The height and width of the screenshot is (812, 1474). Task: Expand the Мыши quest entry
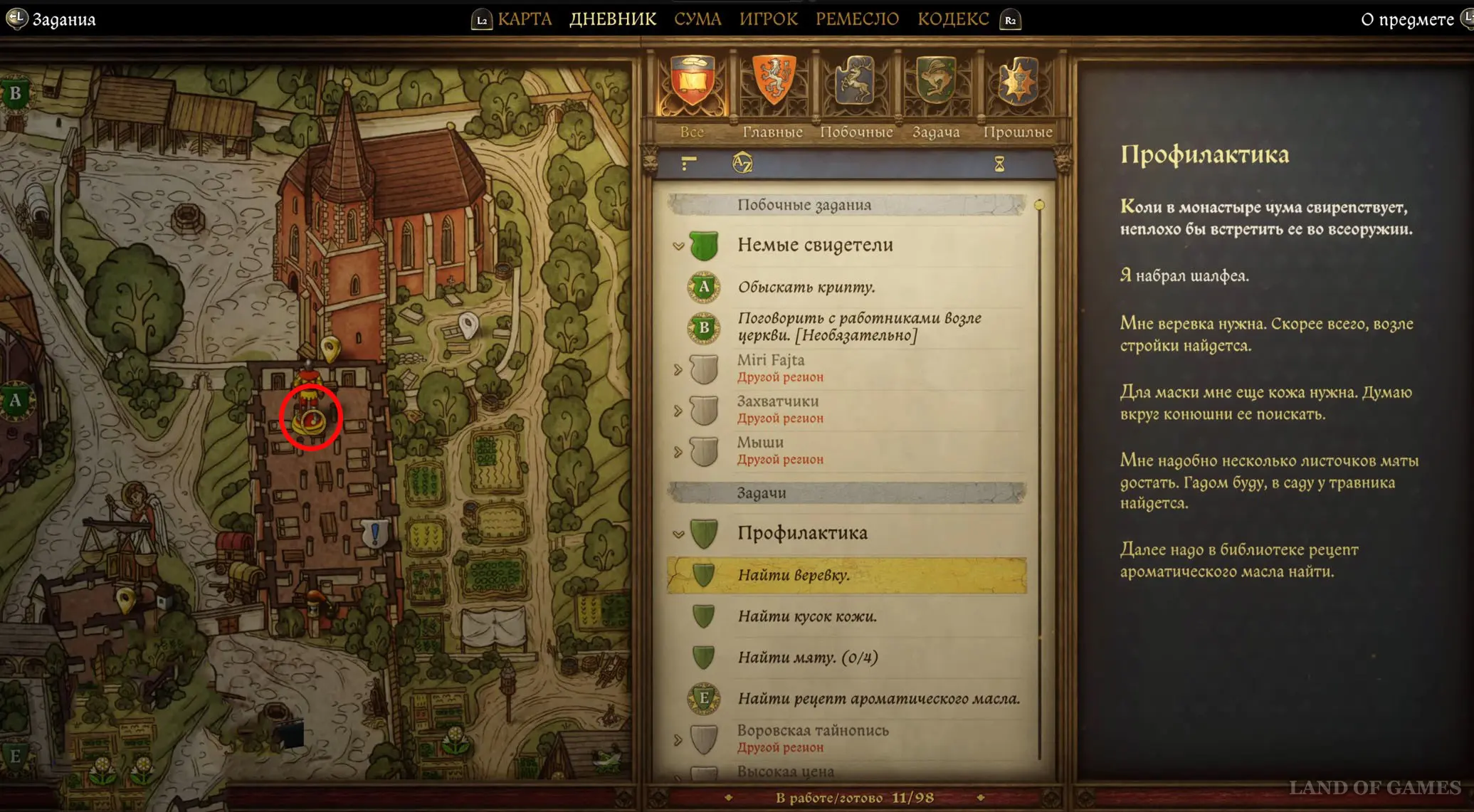[x=678, y=452]
